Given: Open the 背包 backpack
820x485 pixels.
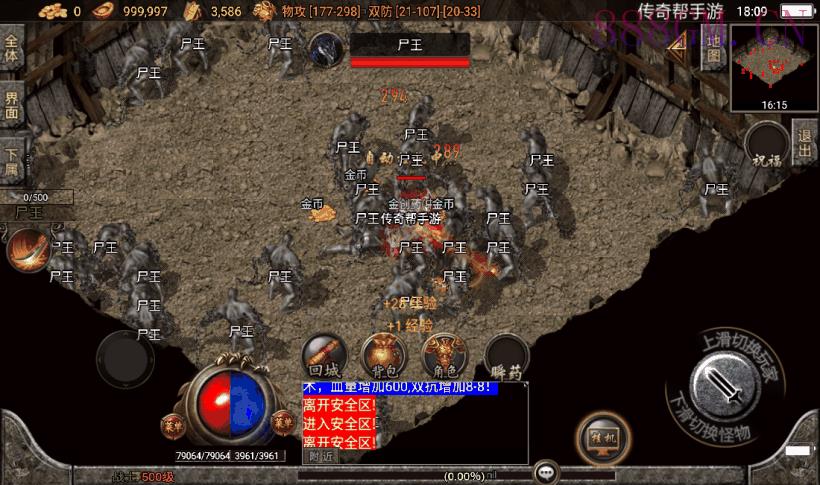Looking at the screenshot, I should [382, 354].
